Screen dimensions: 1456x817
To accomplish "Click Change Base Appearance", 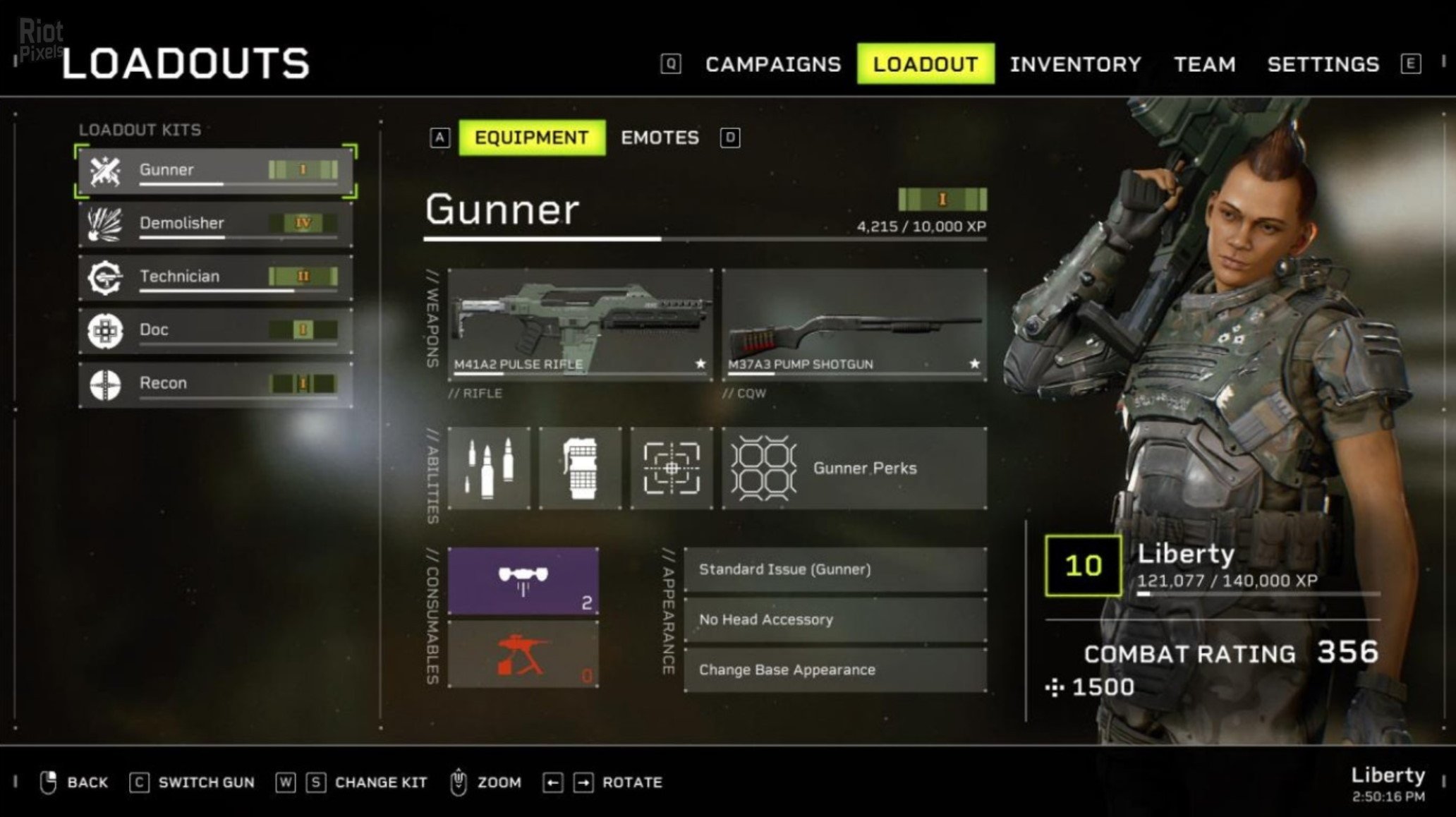I will tap(835, 670).
